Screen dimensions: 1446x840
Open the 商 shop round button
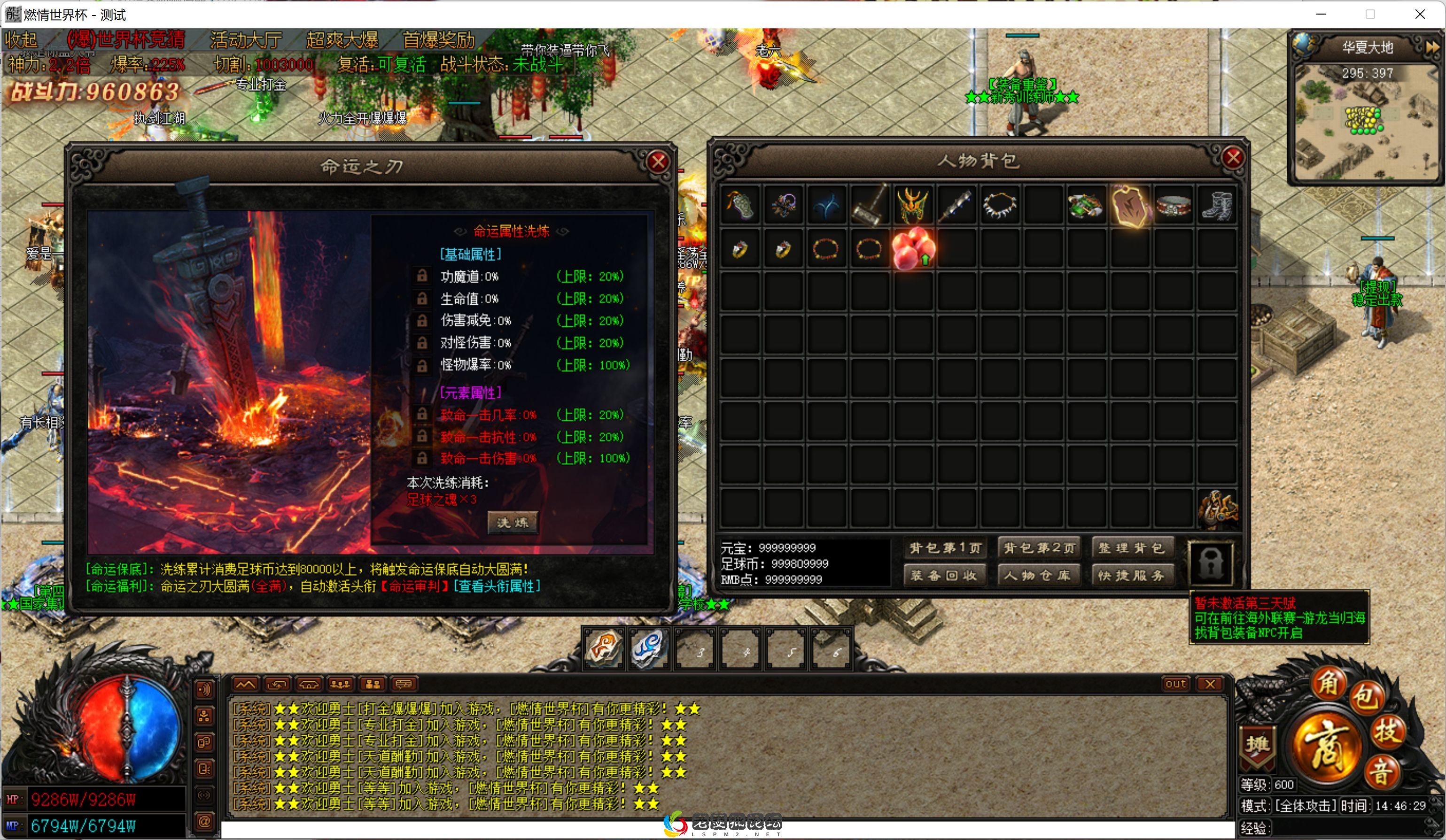pyautogui.click(x=1327, y=746)
